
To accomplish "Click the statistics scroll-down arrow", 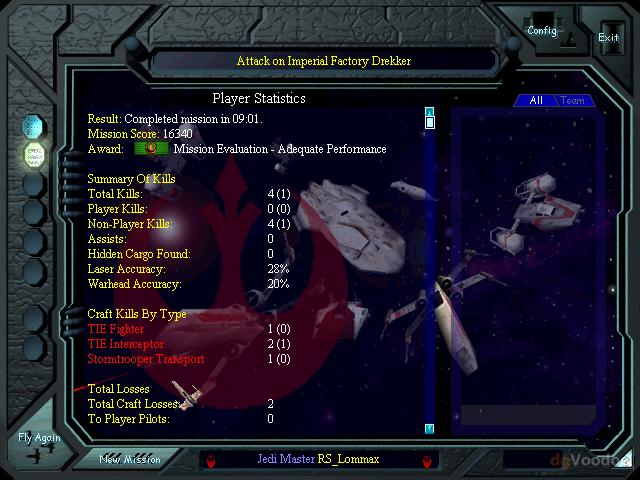I will click(x=430, y=428).
